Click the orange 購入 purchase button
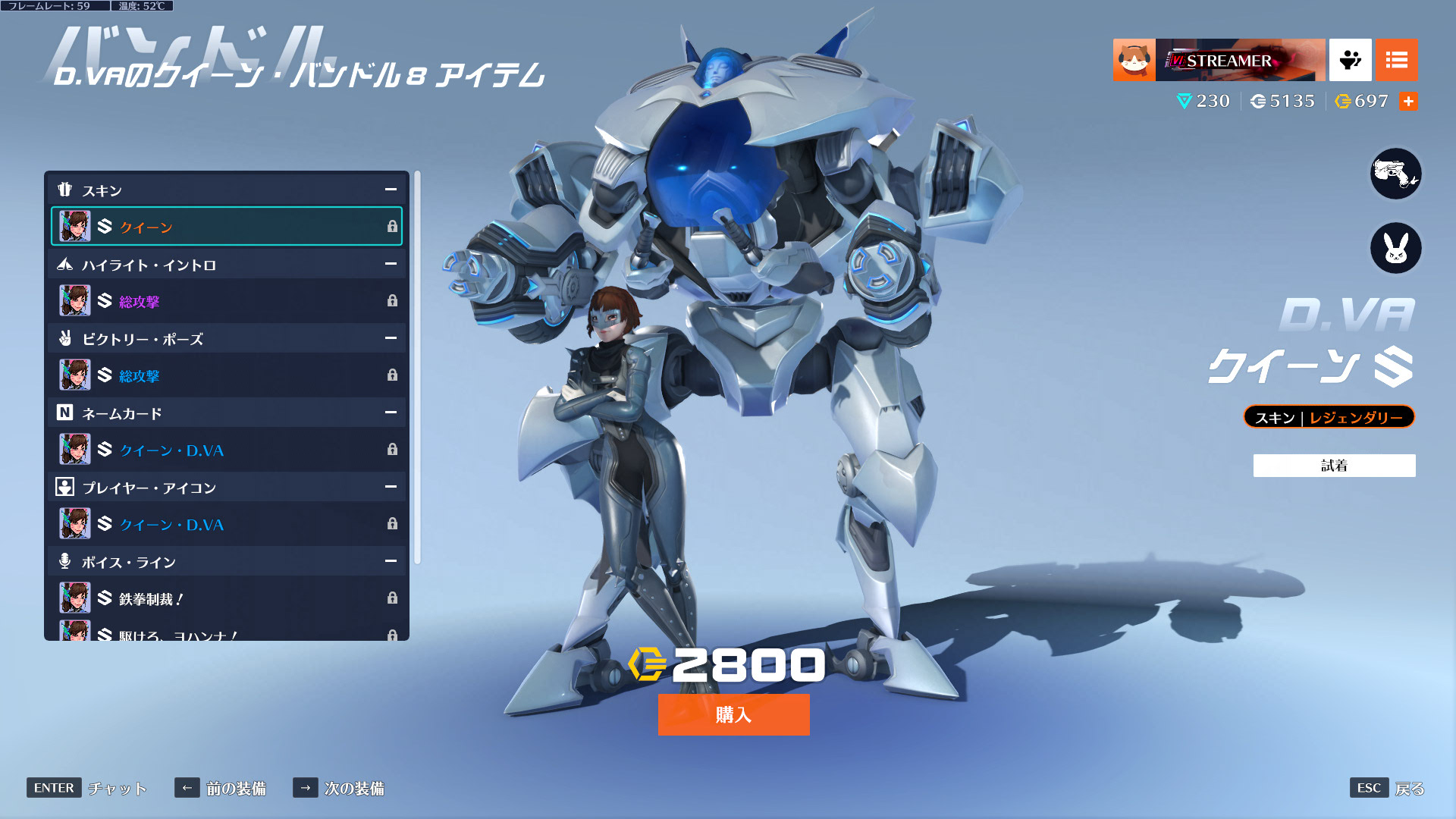 [x=733, y=714]
